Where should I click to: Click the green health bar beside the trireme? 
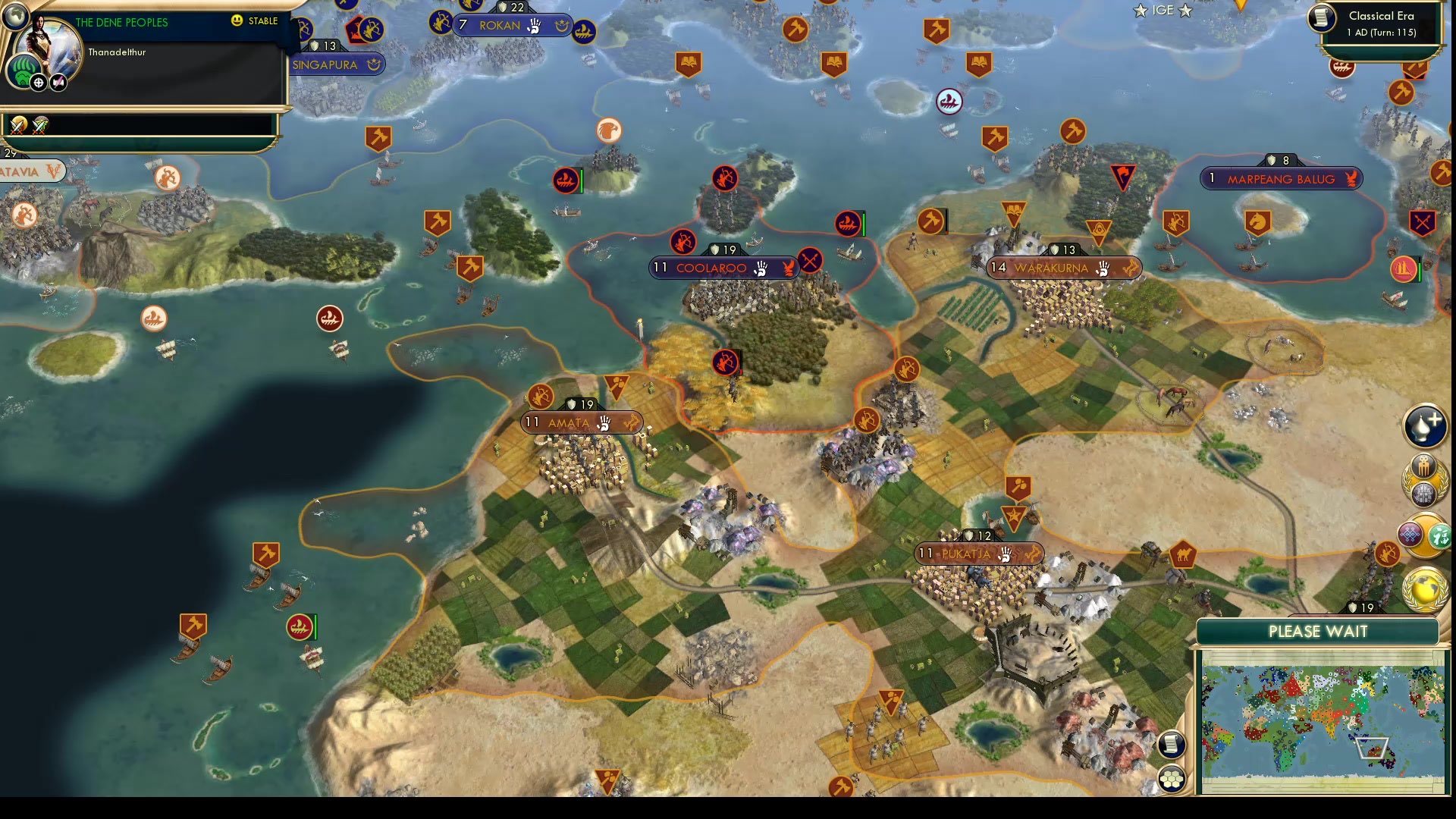(x=862, y=225)
